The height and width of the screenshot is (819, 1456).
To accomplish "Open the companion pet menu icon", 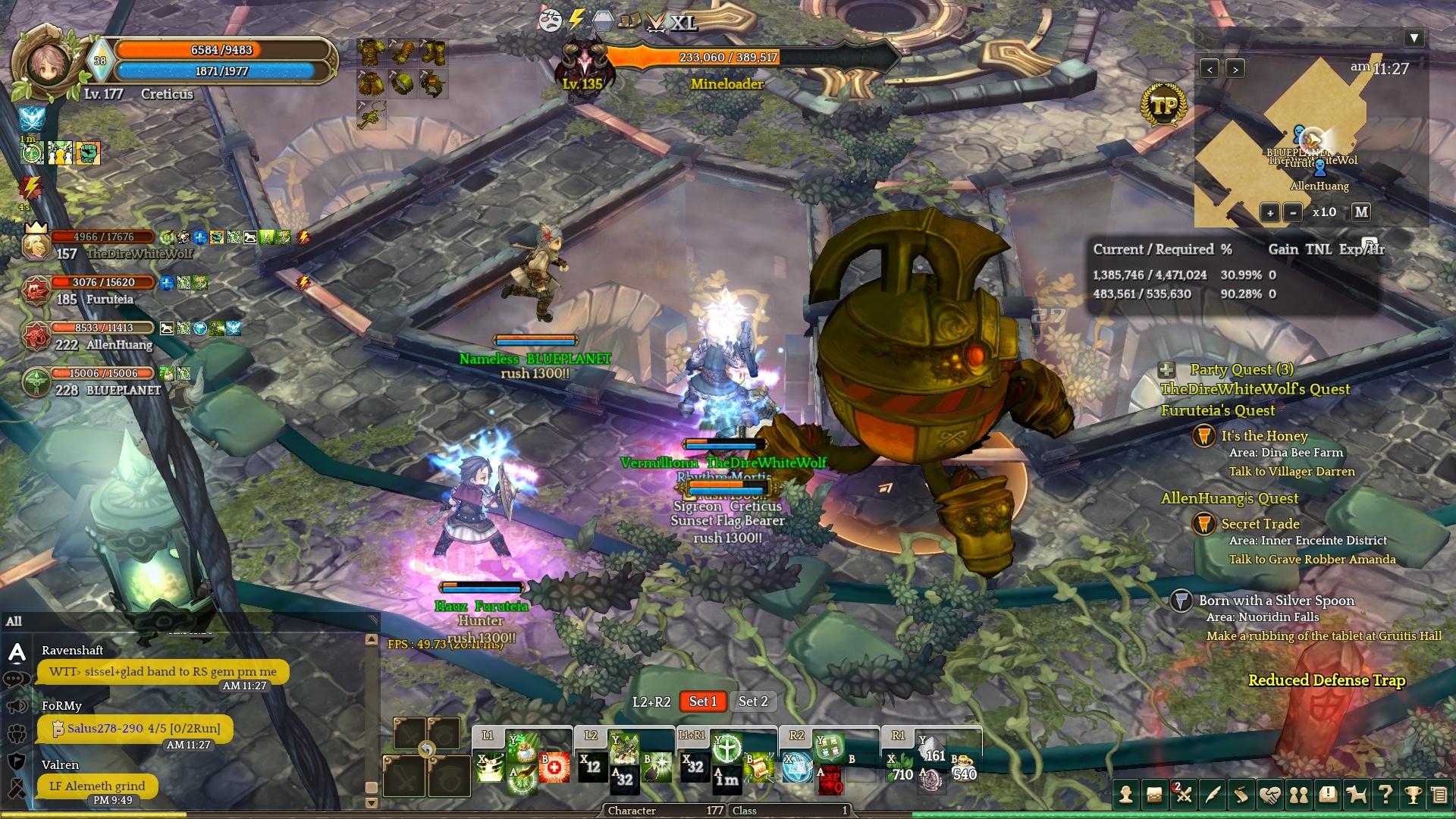I will [1356, 795].
